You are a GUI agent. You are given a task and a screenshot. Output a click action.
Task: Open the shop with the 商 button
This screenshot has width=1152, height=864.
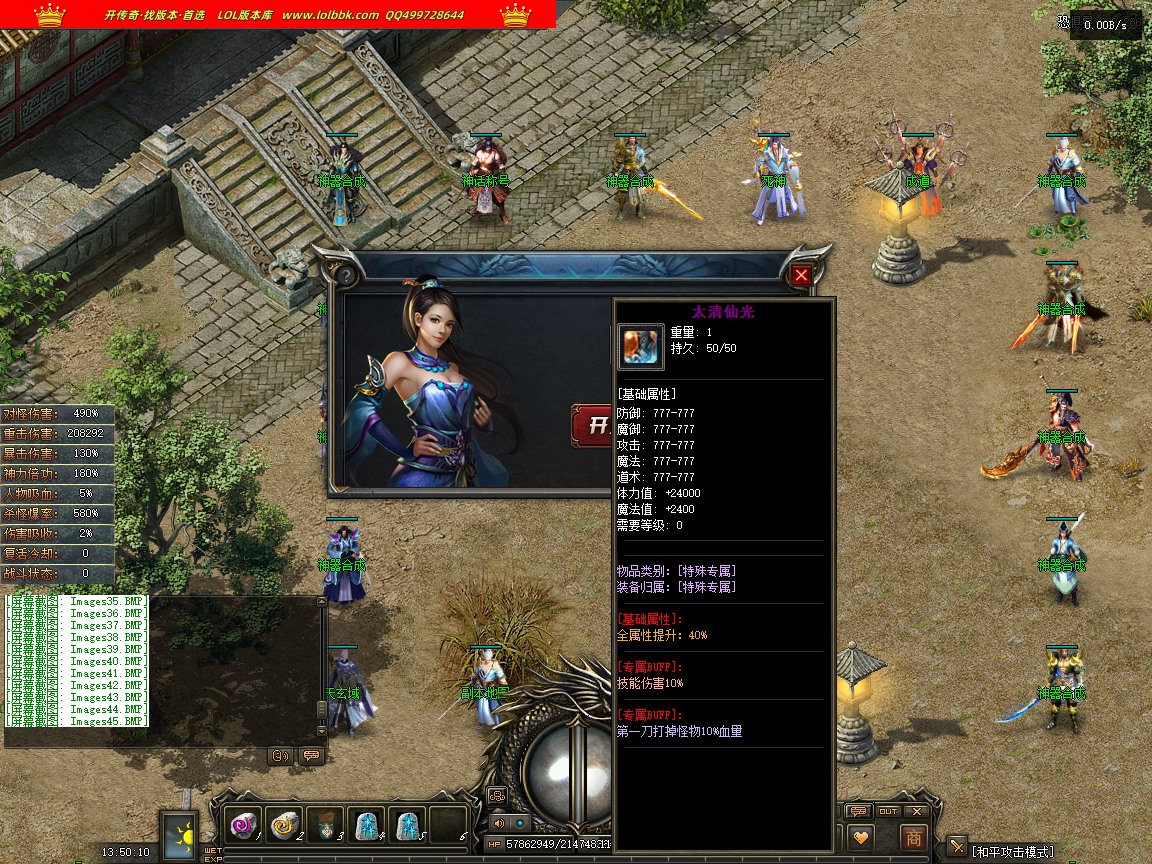pyautogui.click(x=912, y=837)
